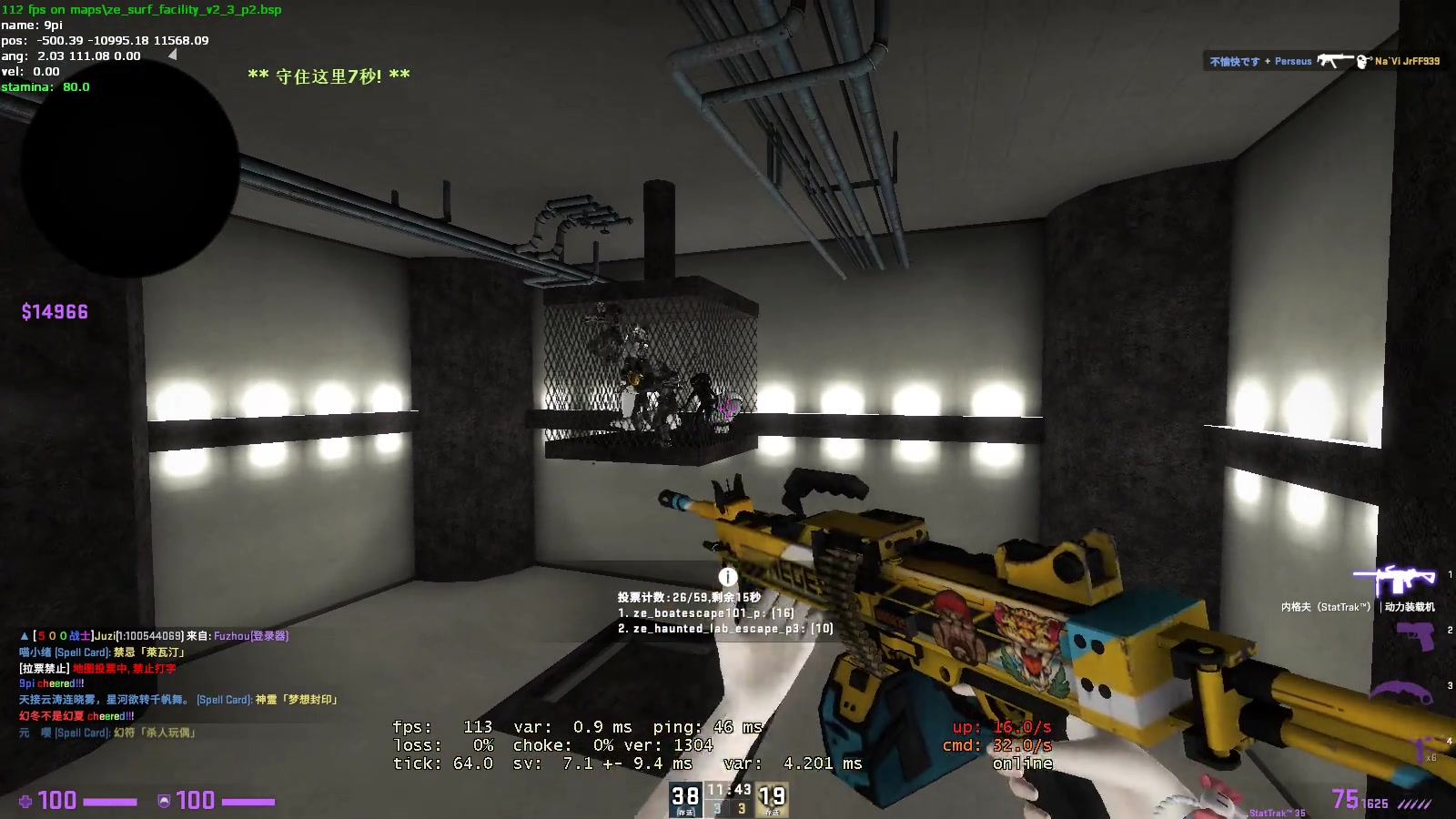
Task: Click the stamina 80.0 value readout
Action: (75, 86)
